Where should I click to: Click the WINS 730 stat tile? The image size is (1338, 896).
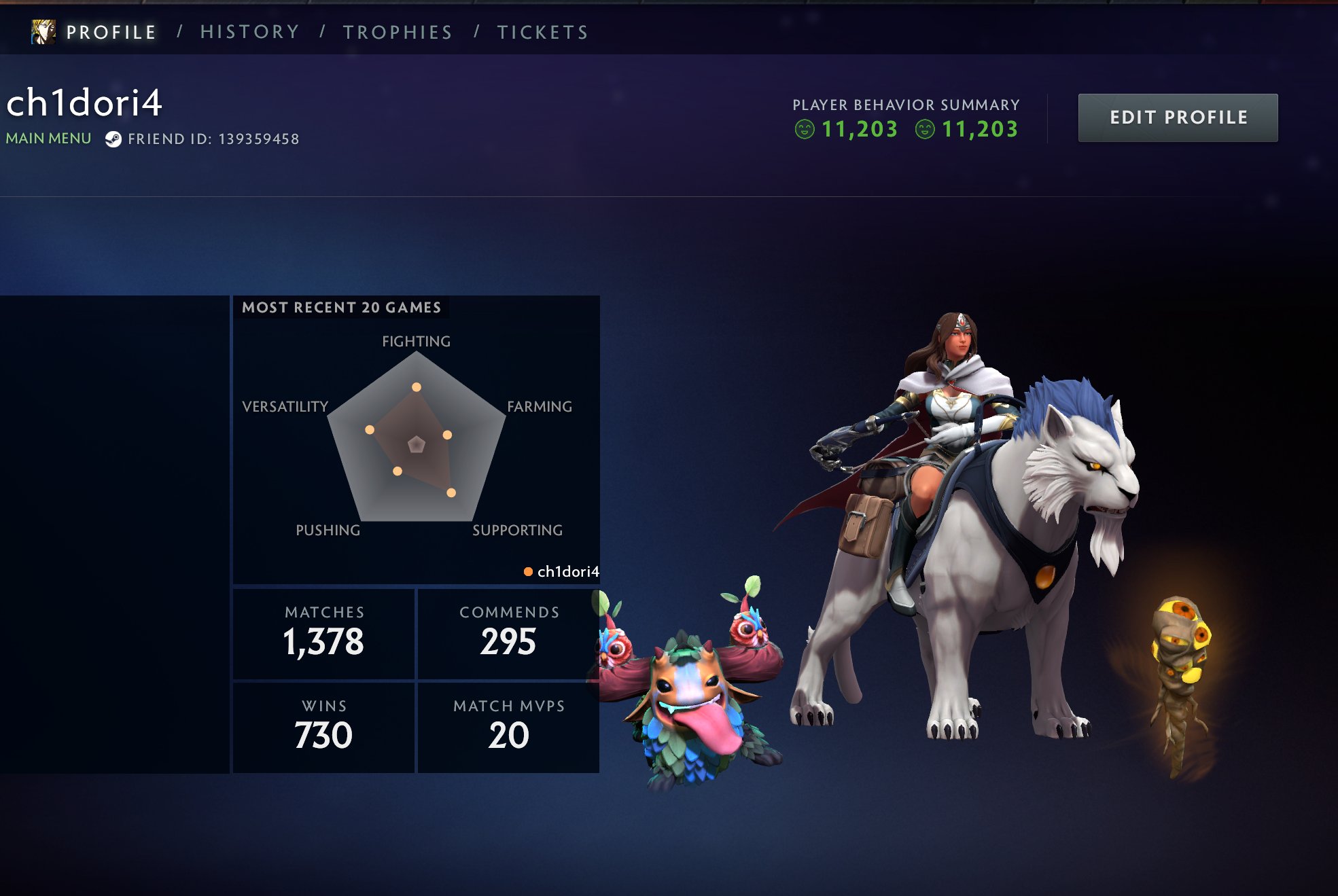click(x=323, y=724)
